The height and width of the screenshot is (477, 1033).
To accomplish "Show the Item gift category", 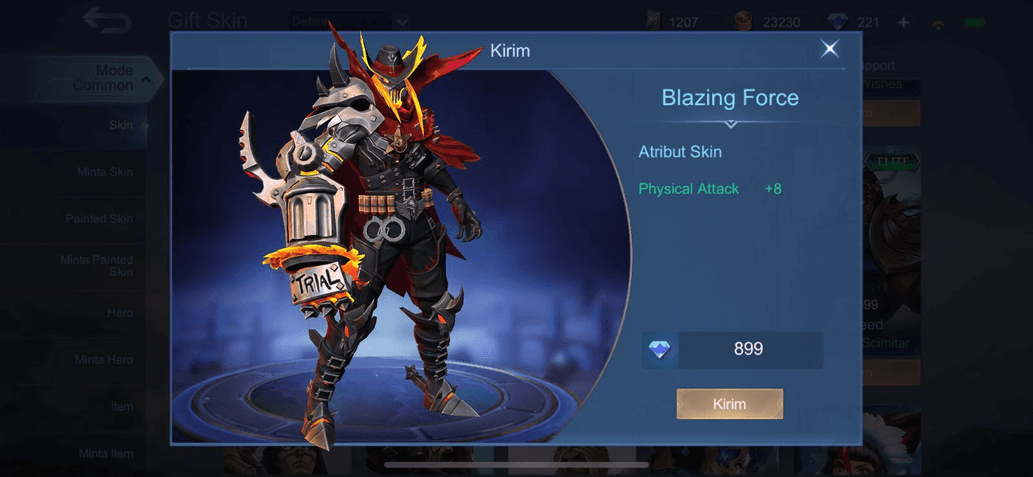I will (x=121, y=407).
